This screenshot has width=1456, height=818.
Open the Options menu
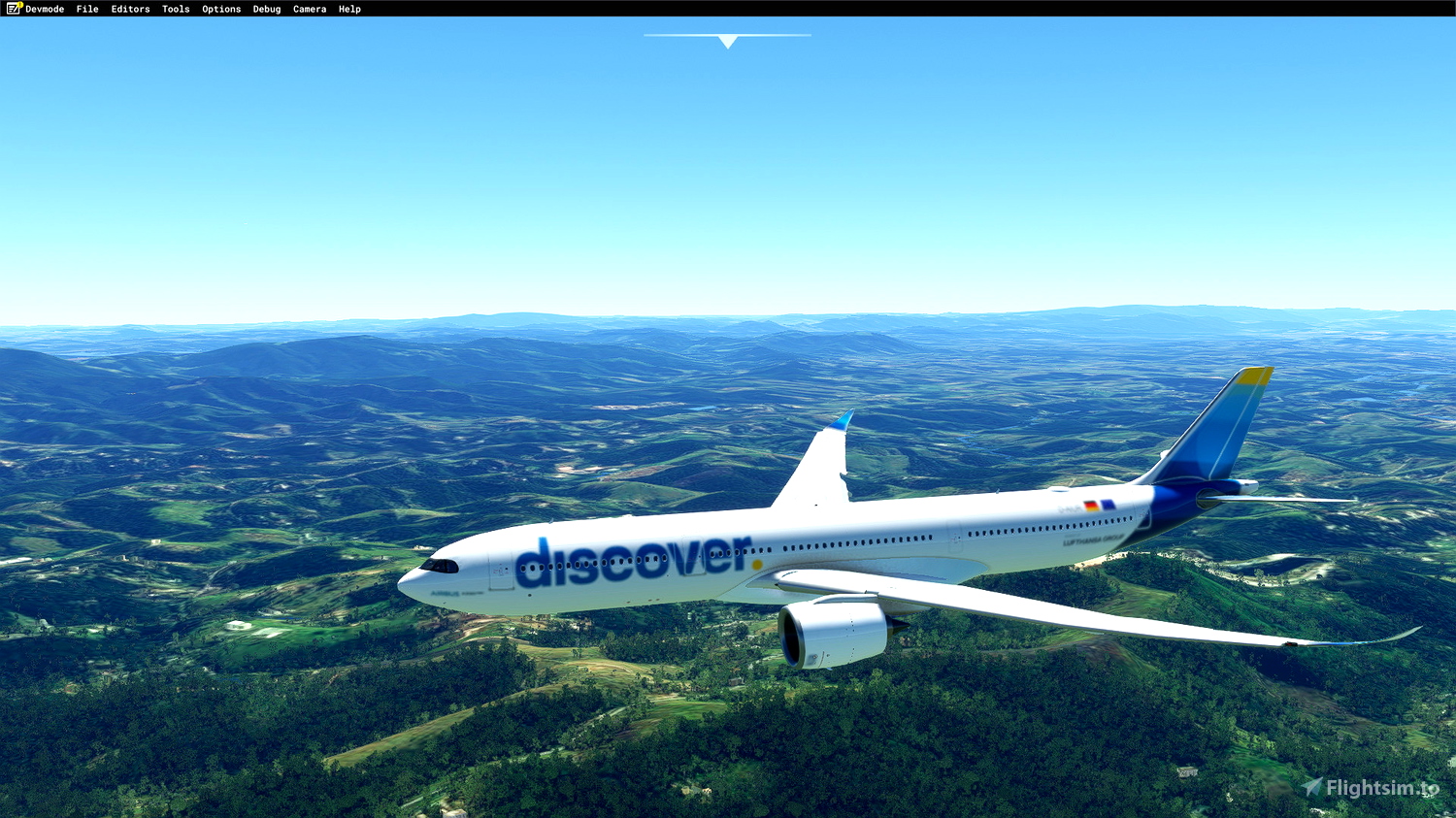[x=220, y=9]
